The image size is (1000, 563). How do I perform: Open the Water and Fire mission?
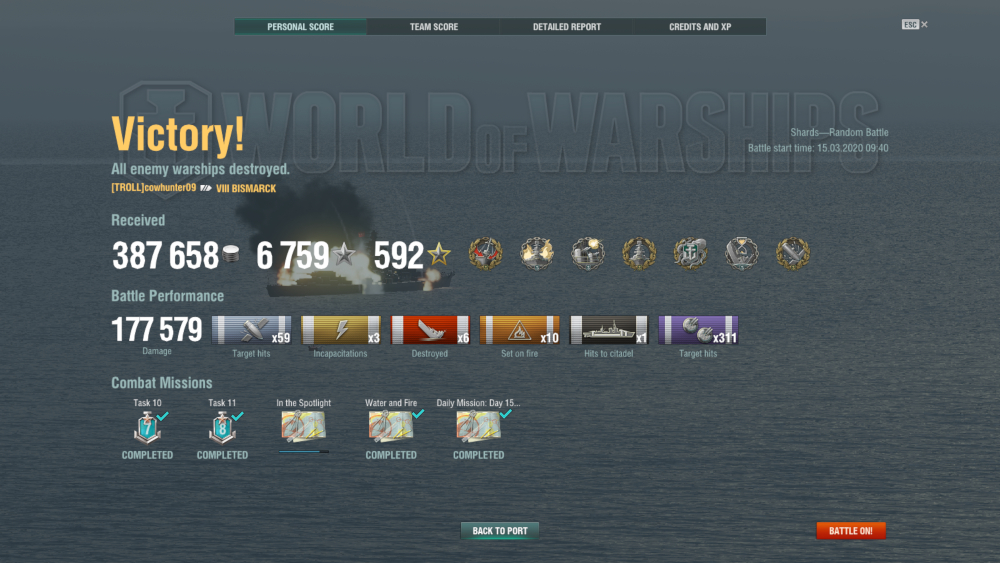click(x=390, y=427)
